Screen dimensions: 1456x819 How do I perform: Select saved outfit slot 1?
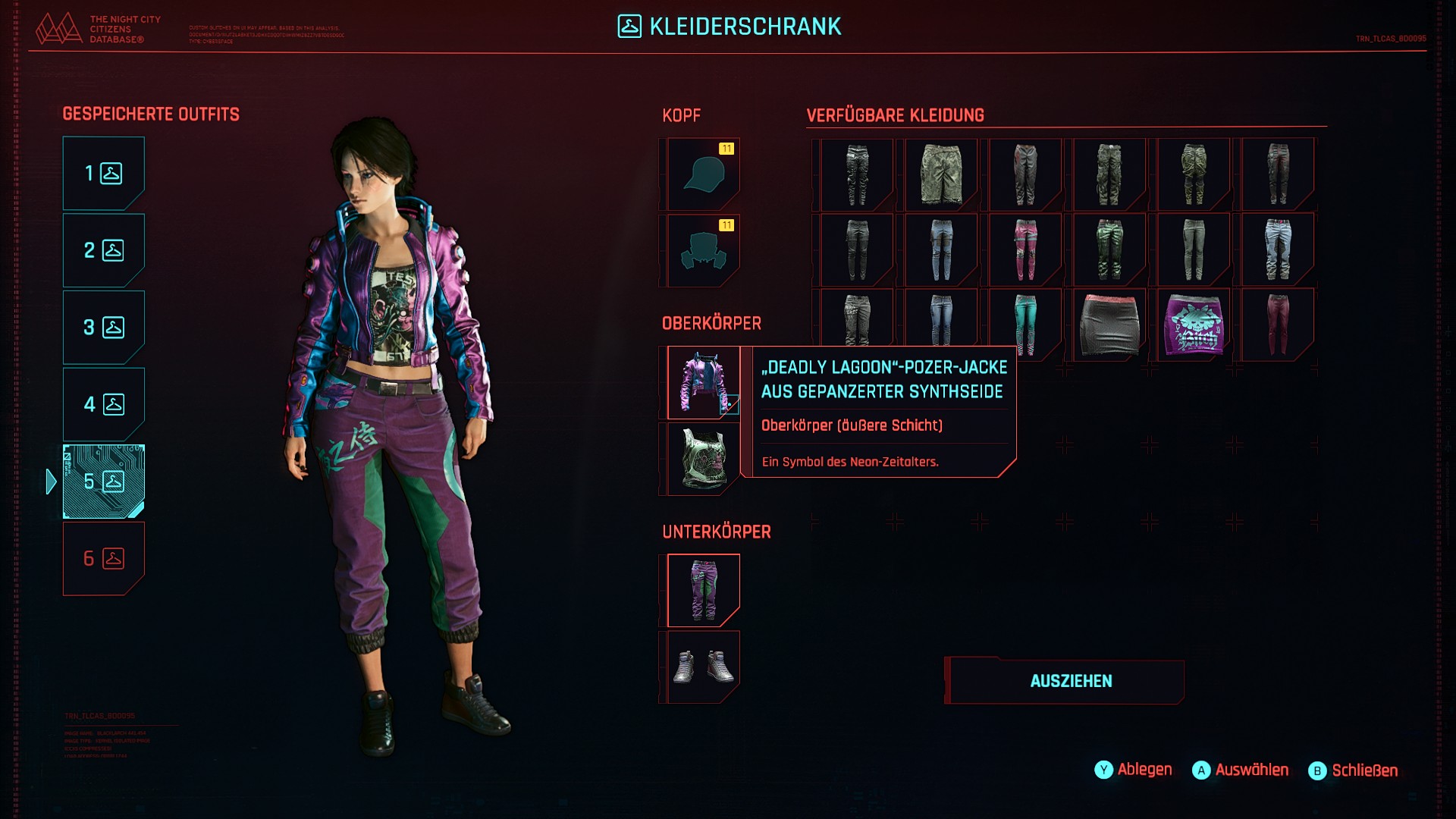tap(103, 174)
